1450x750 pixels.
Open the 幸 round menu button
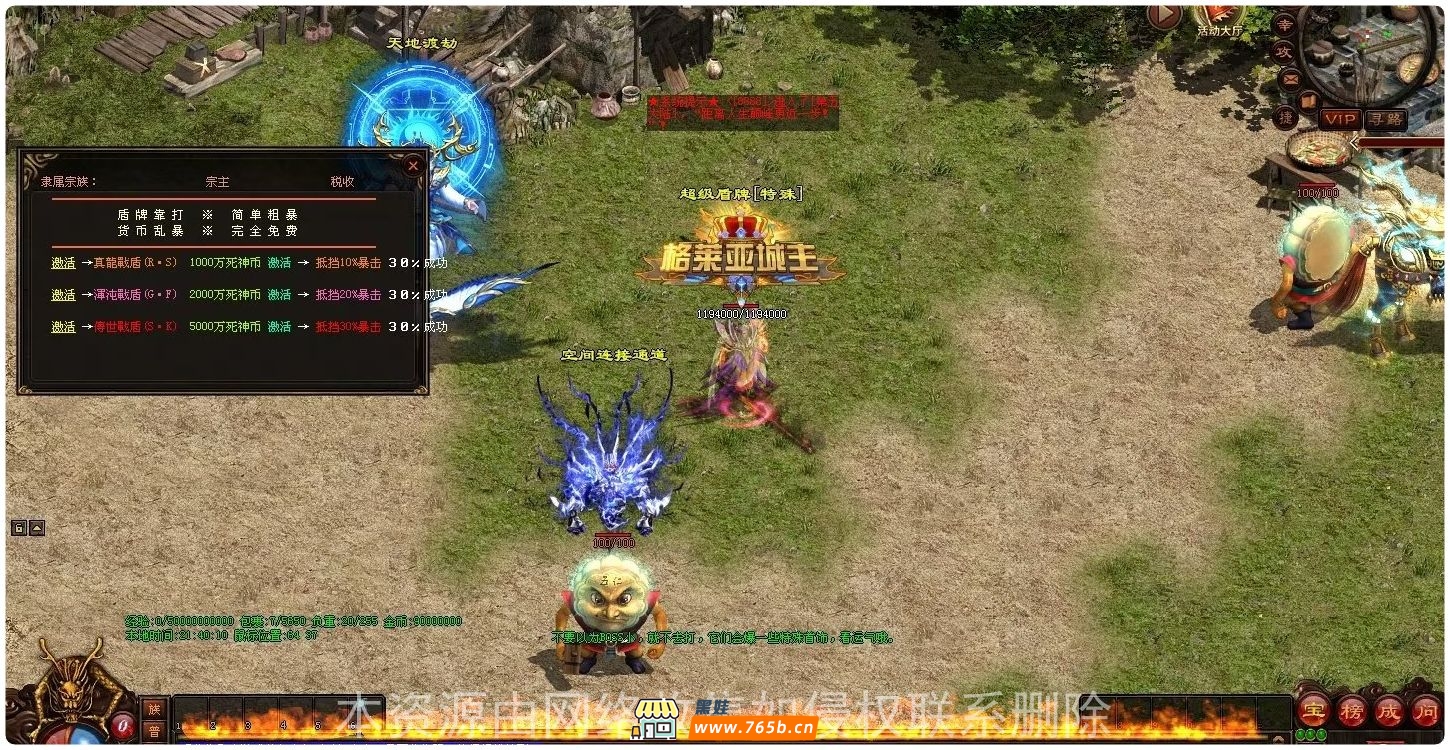pos(1284,24)
